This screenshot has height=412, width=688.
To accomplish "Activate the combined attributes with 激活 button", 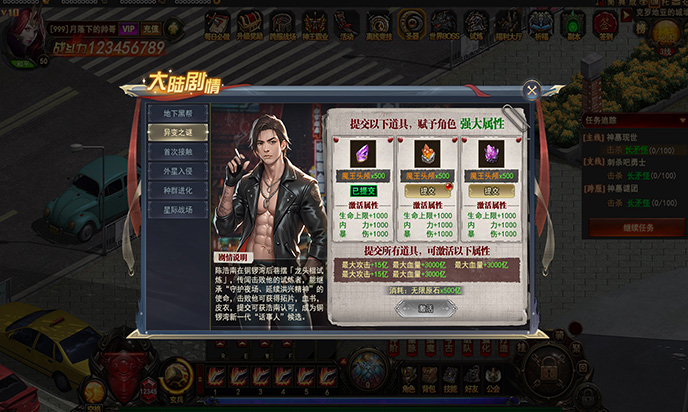I will tap(425, 309).
